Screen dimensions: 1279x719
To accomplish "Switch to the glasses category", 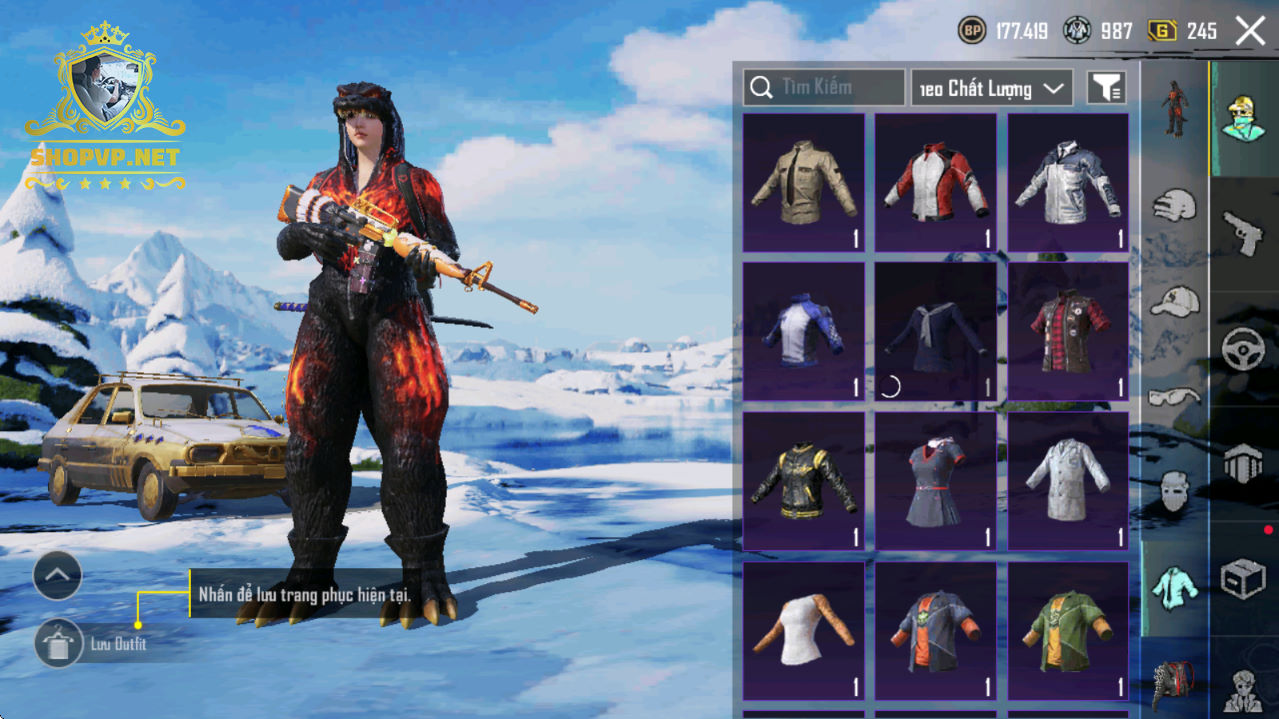I will click(x=1175, y=396).
